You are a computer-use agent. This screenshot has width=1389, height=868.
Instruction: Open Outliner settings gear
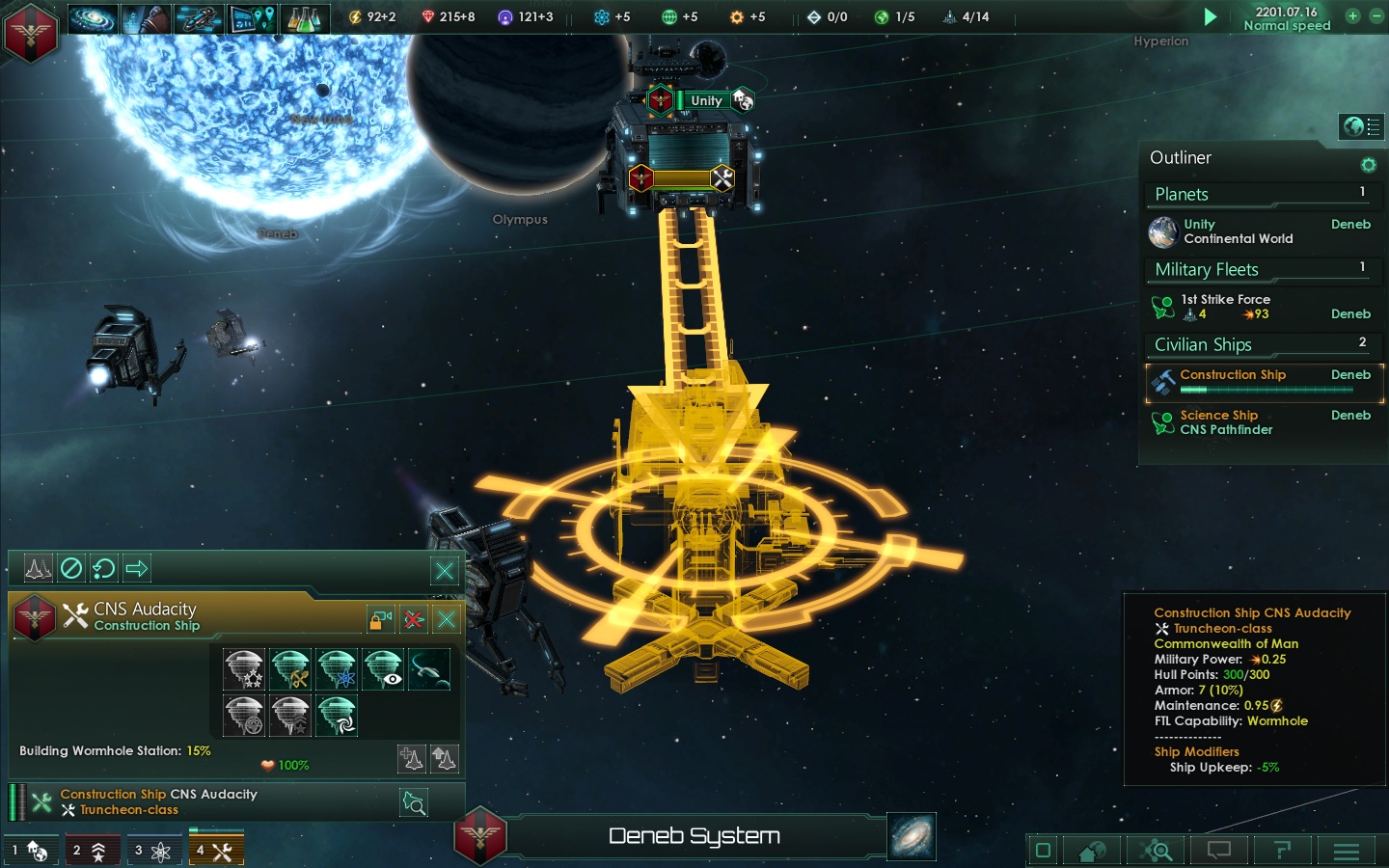point(1368,165)
